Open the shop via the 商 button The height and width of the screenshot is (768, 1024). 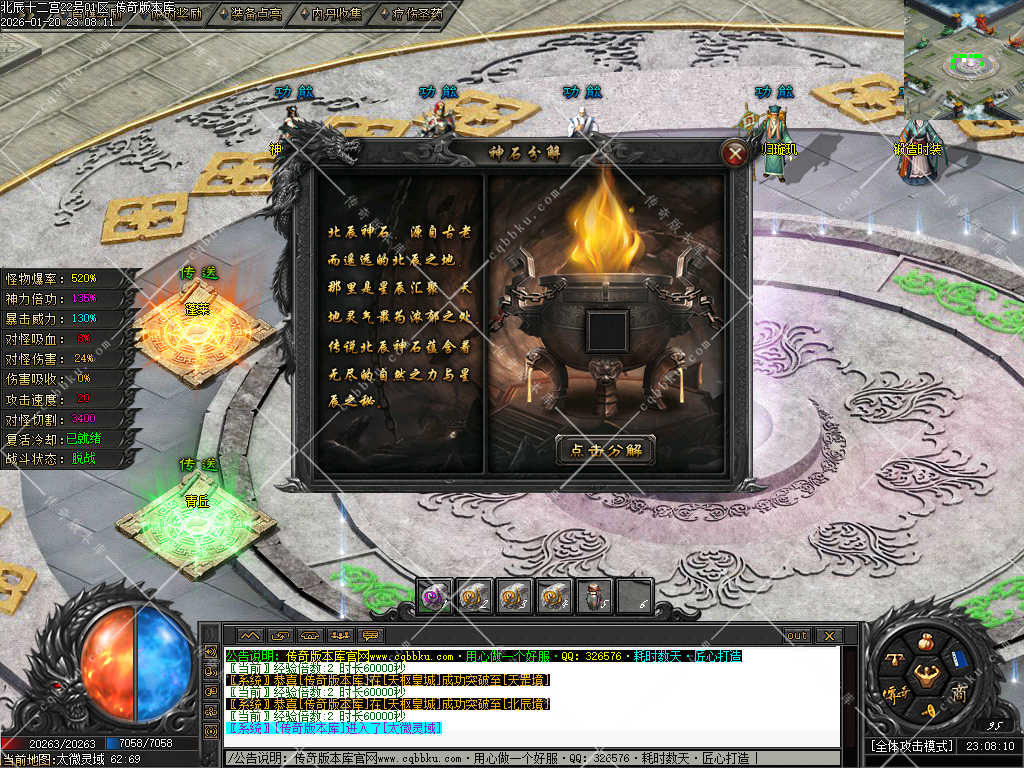click(959, 693)
